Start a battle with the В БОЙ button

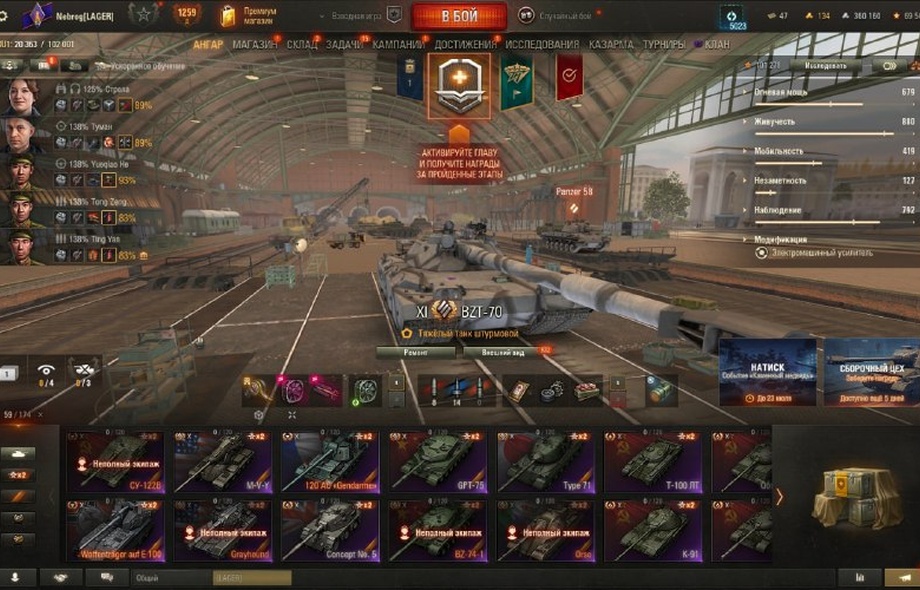pyautogui.click(x=459, y=16)
